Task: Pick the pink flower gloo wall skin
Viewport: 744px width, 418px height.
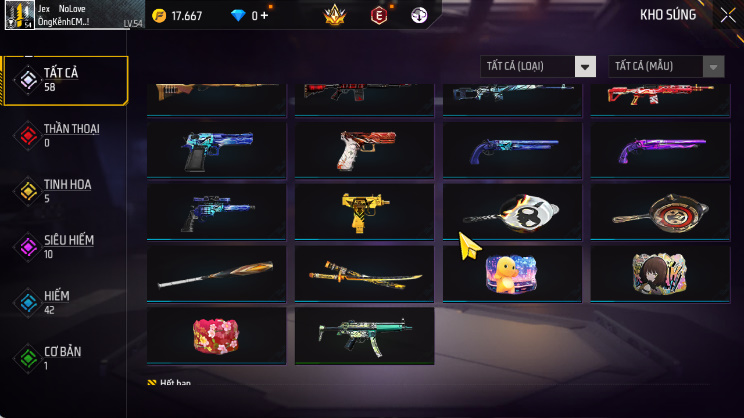Action: [x=216, y=335]
